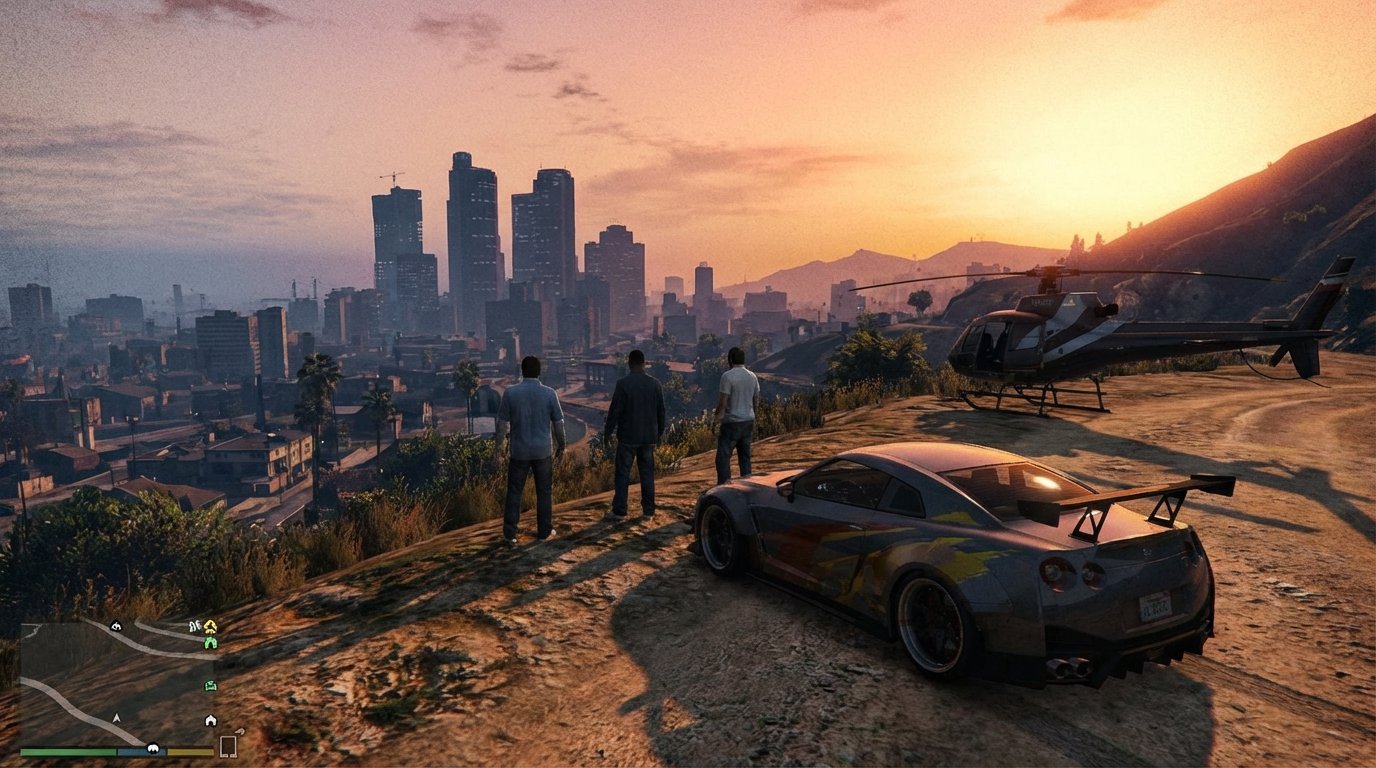Click the small white arrow above the phone icon

(x=240, y=732)
